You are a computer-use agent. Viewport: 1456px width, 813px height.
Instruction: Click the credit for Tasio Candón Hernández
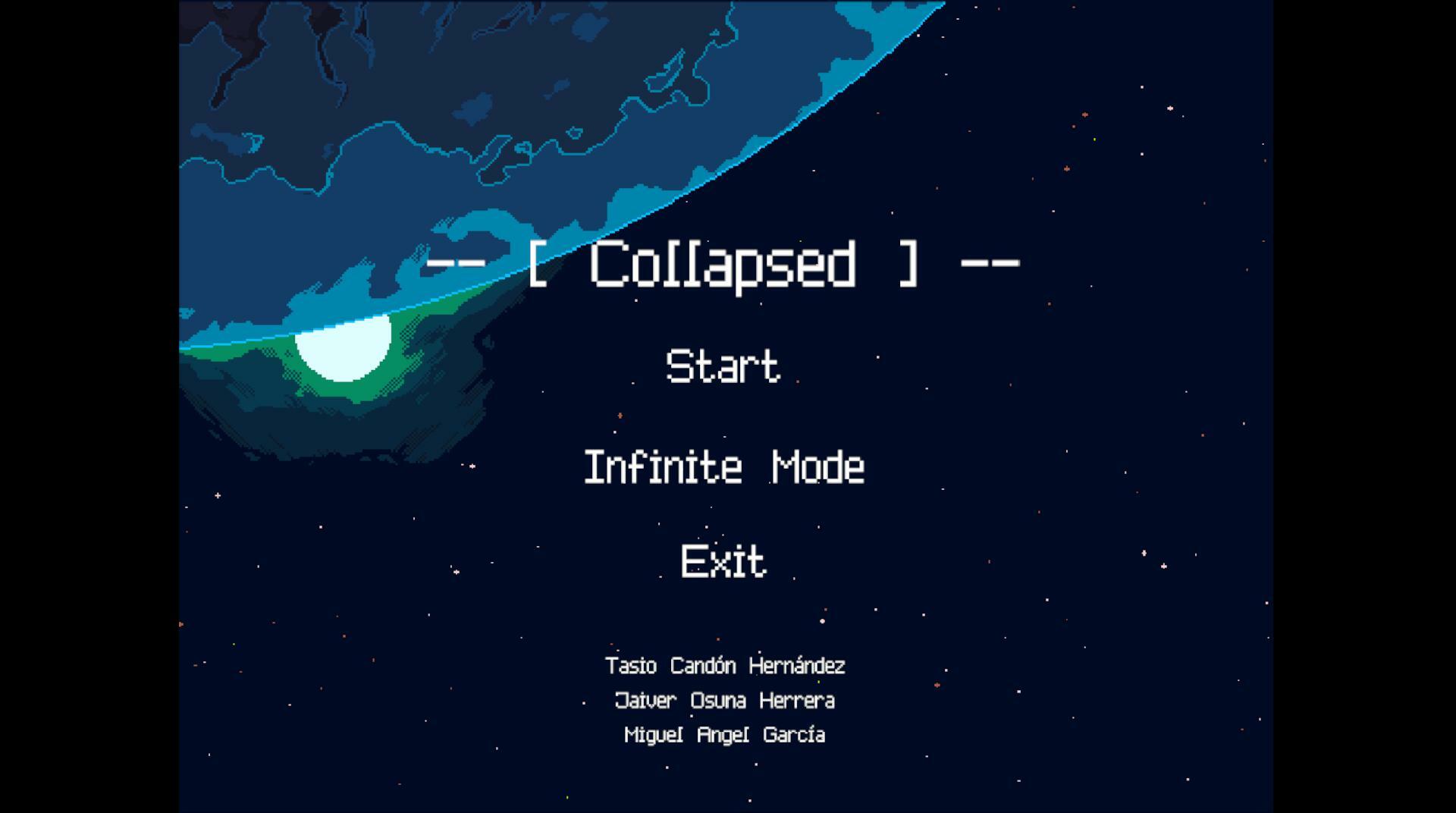point(725,666)
